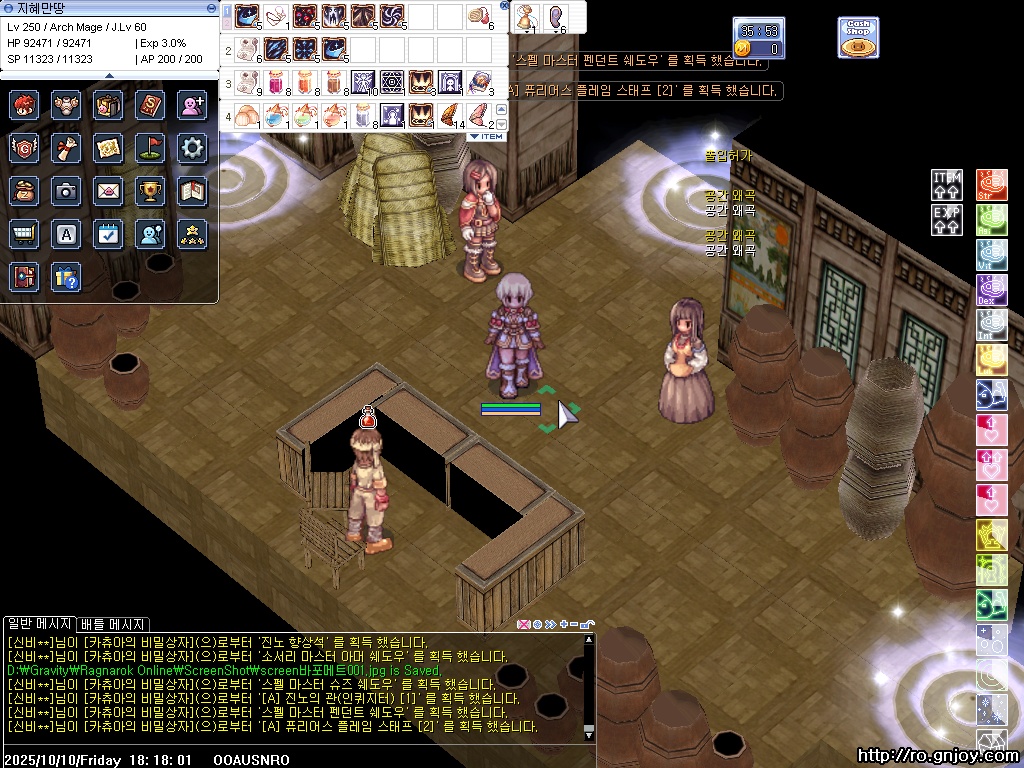1024x768 pixels.
Task: Close the hotkey bar window
Action: [x=503, y=7]
